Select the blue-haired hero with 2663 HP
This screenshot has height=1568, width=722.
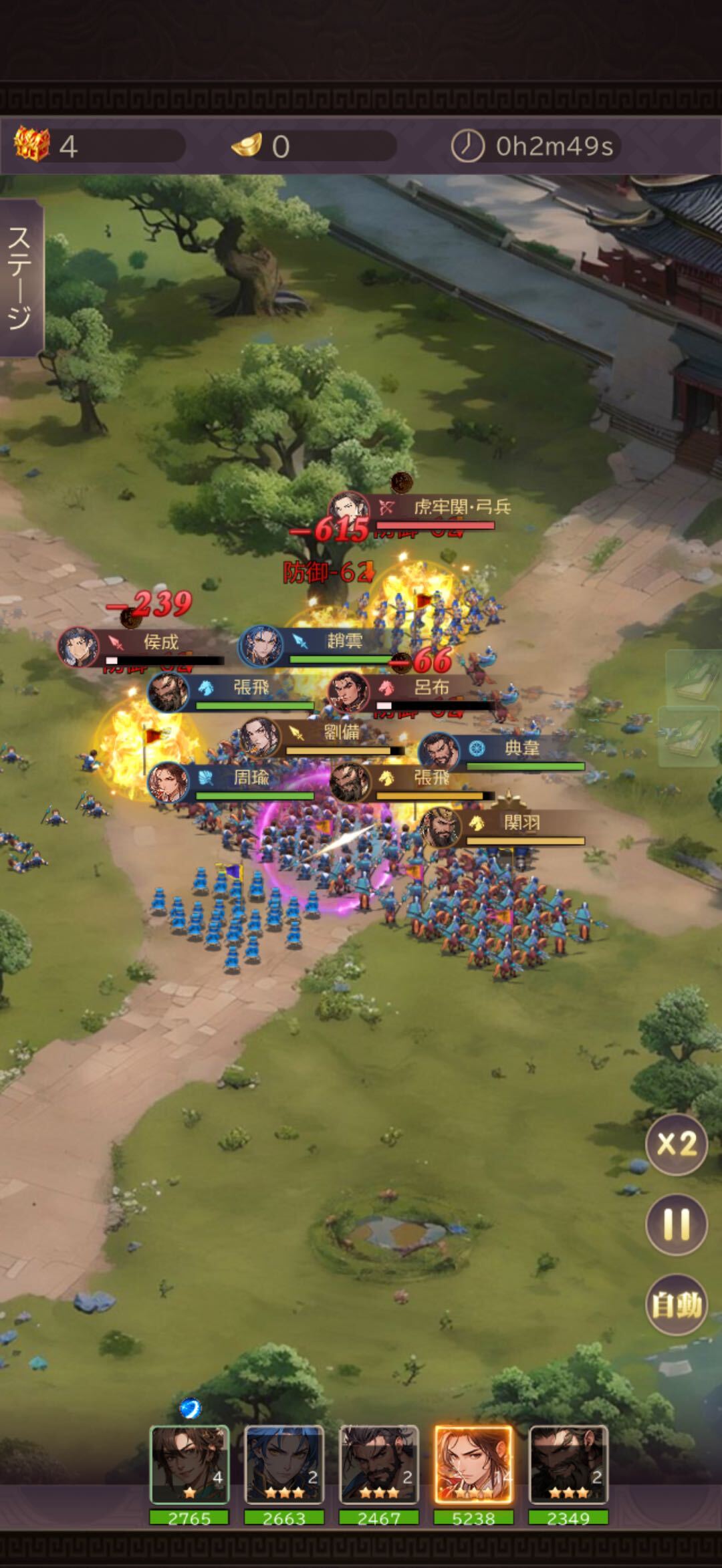[284, 1465]
